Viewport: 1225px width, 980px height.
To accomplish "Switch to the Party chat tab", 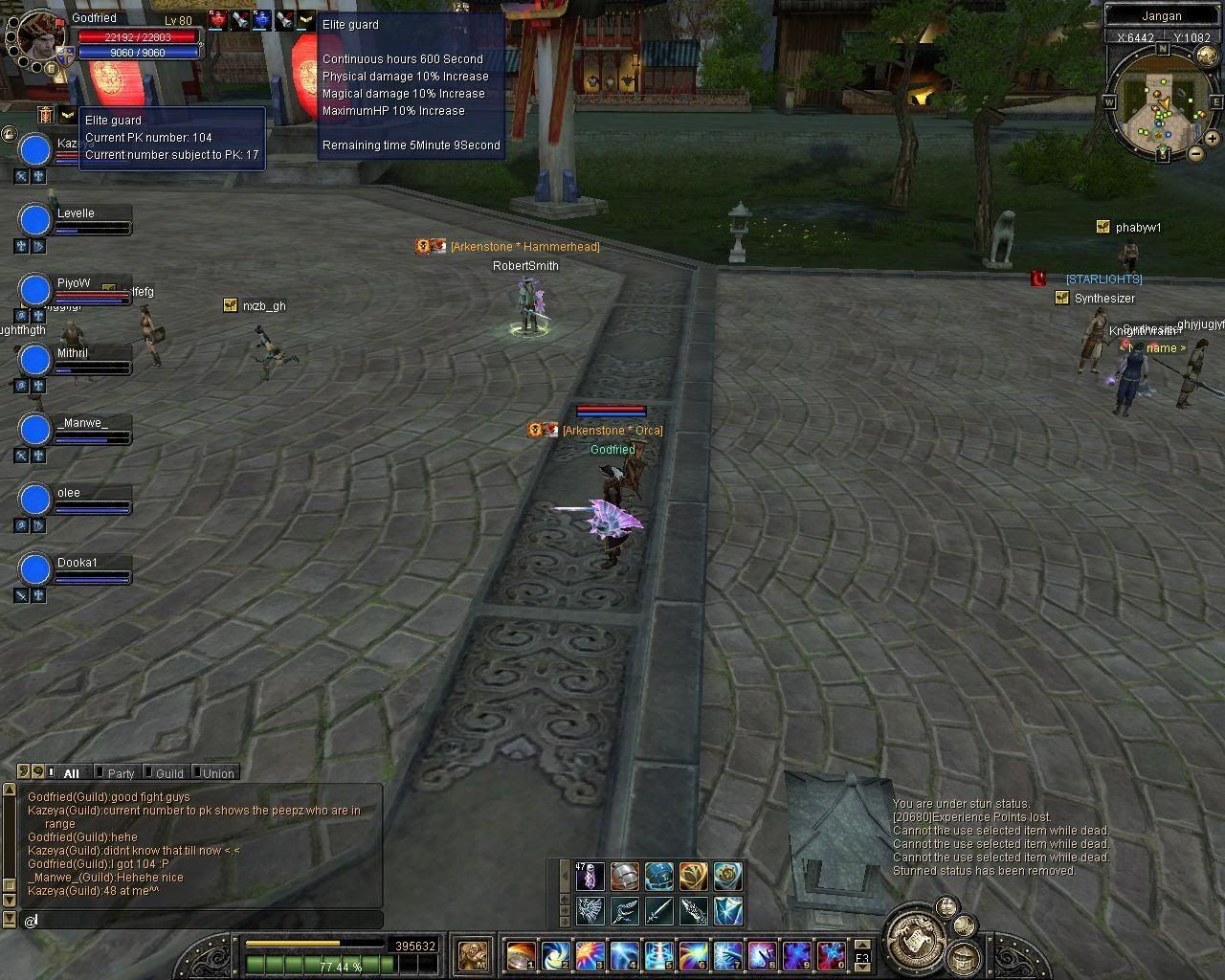I will [x=119, y=773].
